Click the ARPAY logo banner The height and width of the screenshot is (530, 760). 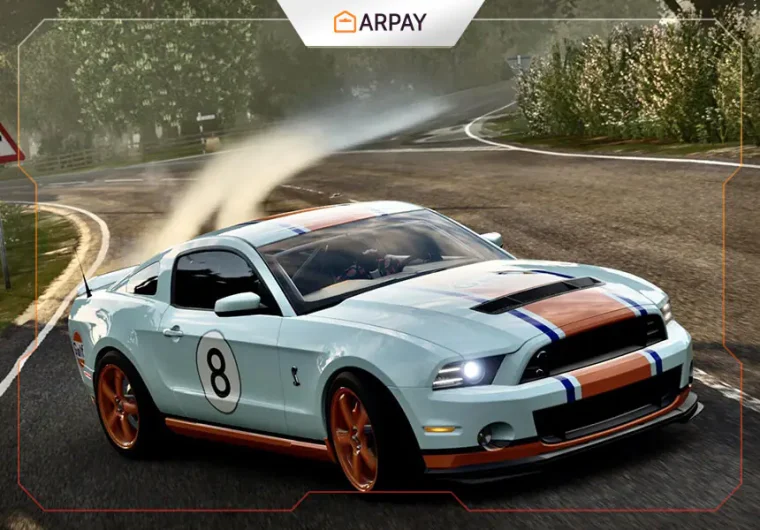[379, 21]
